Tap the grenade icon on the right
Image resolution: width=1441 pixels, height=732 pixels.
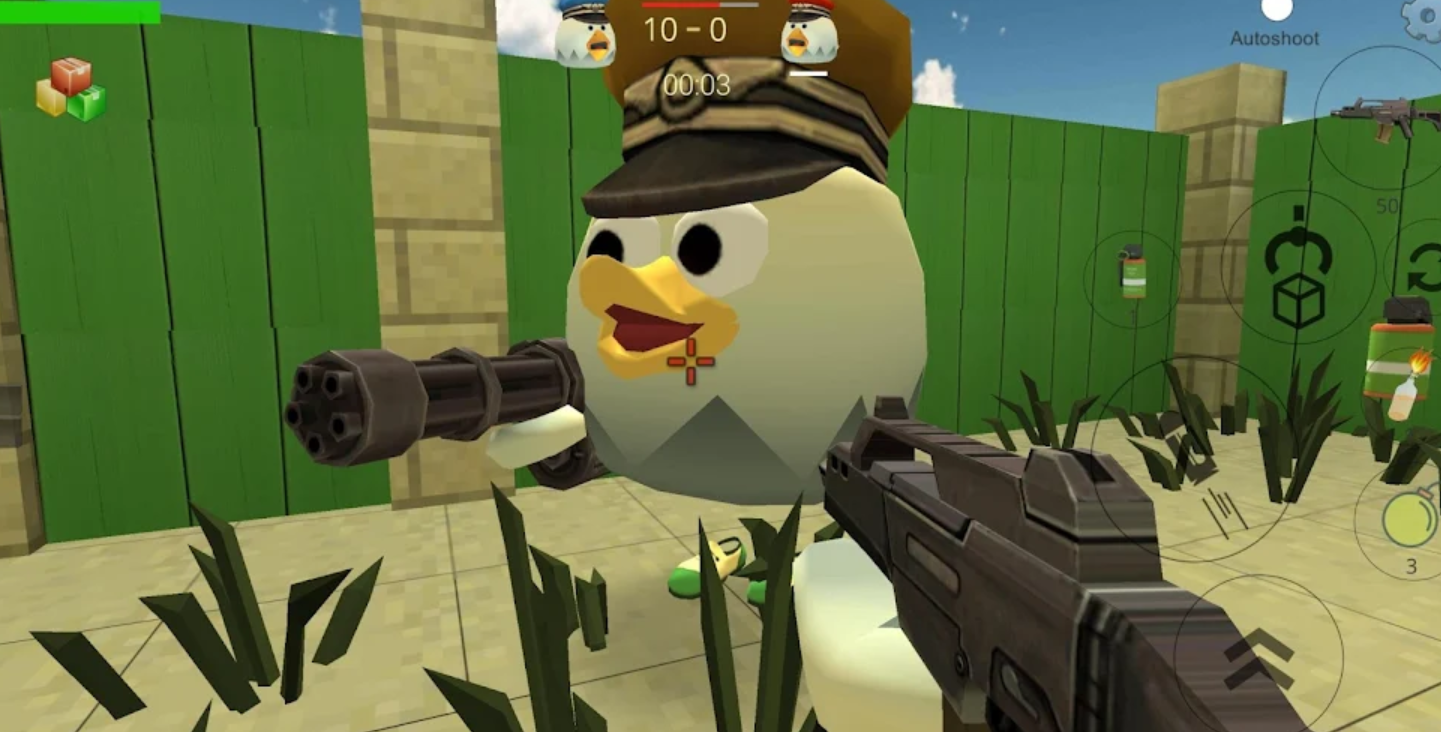pos(1410,522)
